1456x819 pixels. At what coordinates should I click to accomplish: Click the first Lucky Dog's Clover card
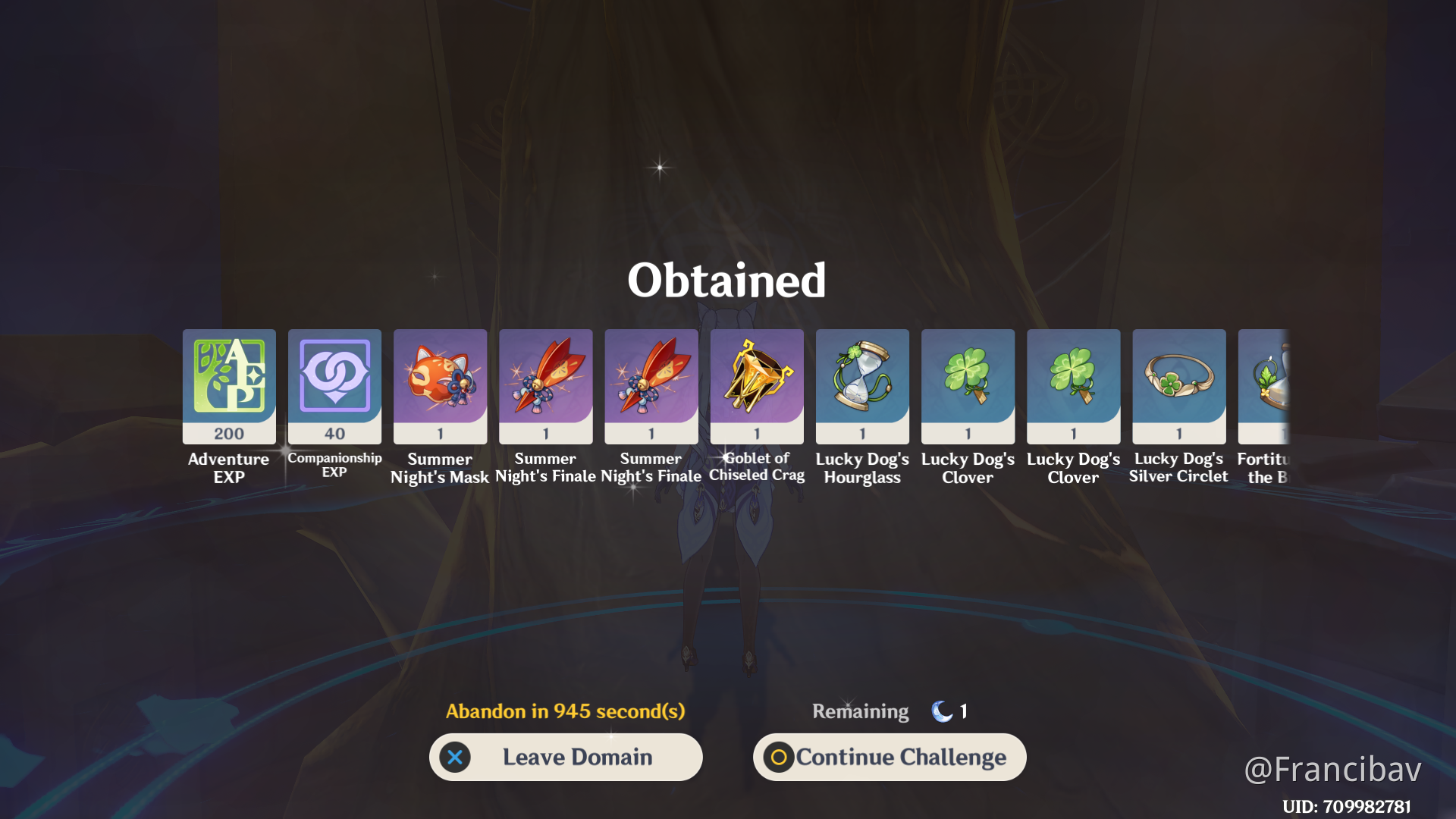pos(967,387)
